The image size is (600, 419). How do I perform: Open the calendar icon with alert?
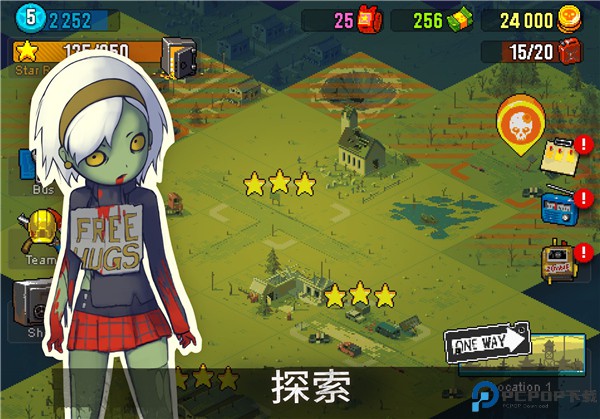[x=558, y=157]
